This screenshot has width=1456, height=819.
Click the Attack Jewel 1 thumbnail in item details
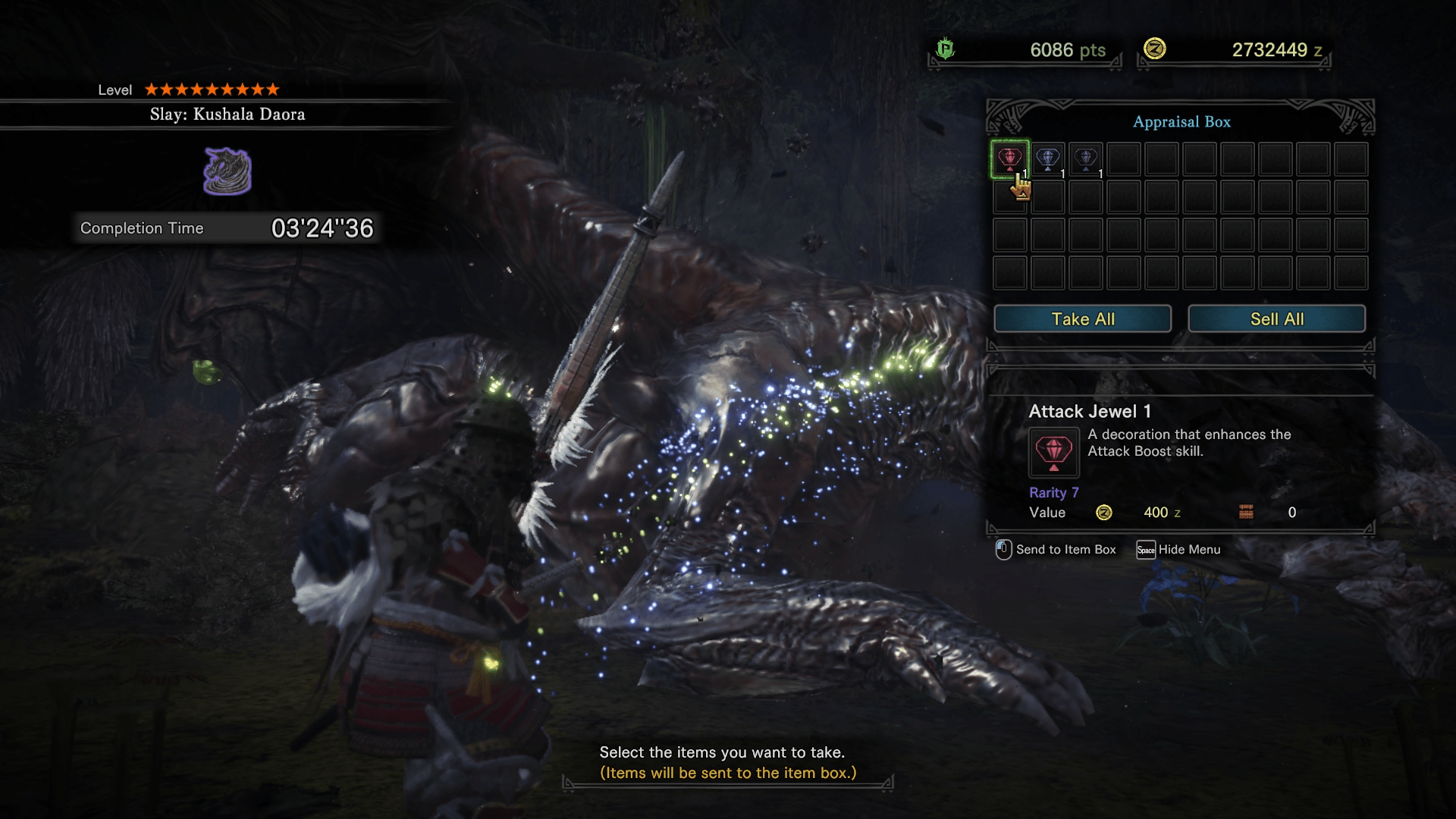coord(1053,452)
